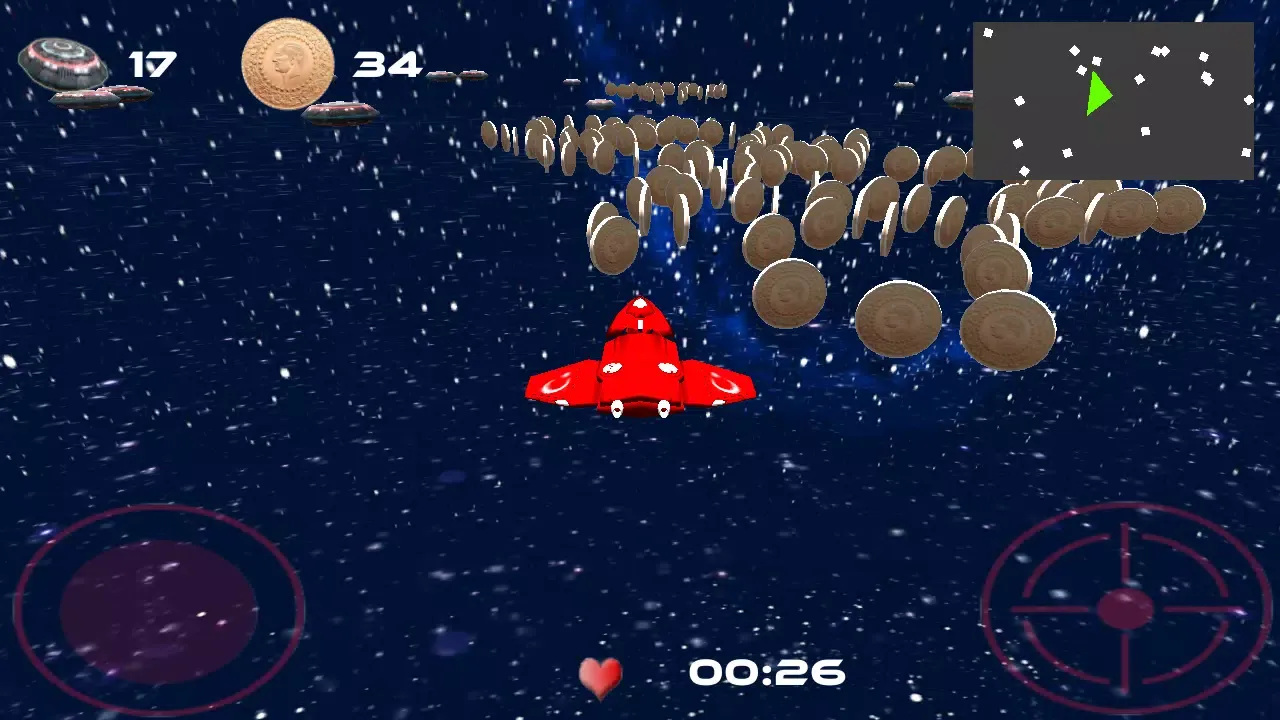The height and width of the screenshot is (720, 1280).
Task: Tap the virtual movement joystick
Action: [159, 610]
